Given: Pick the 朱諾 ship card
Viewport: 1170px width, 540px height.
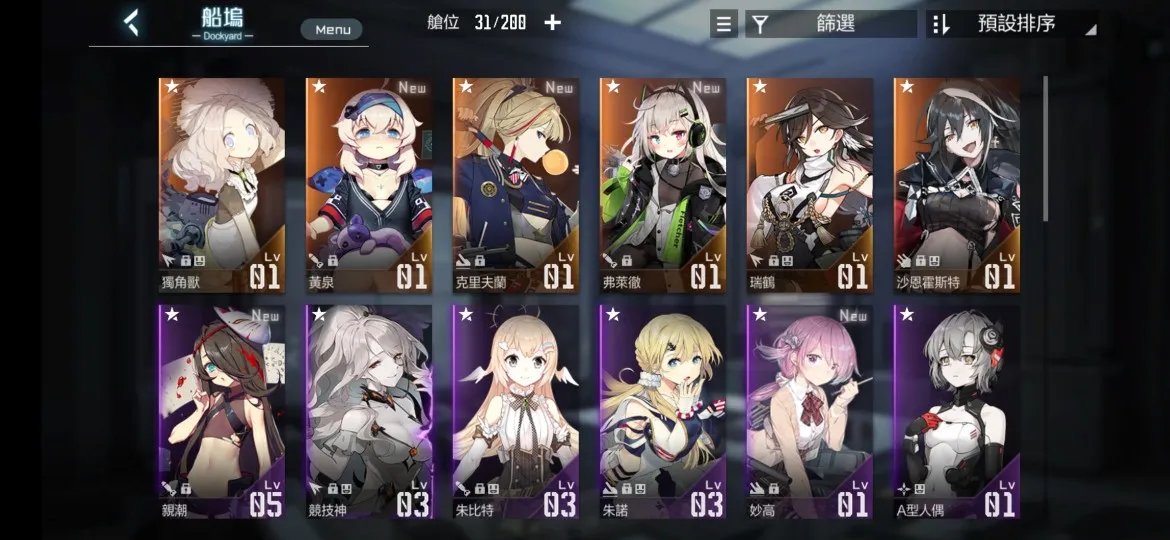Looking at the screenshot, I should point(662,412).
